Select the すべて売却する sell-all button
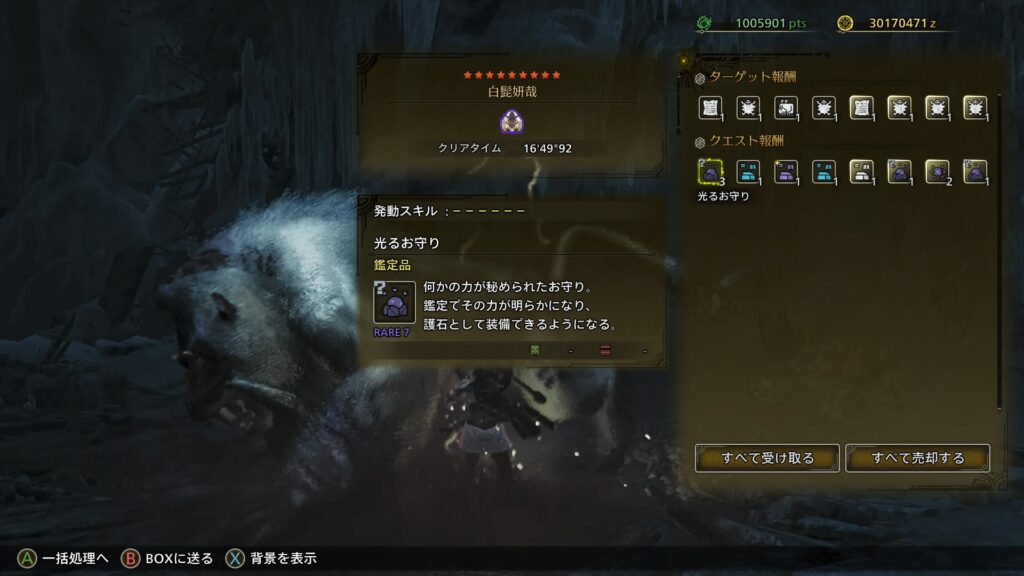Screen dimensions: 1024x576 point(917,458)
